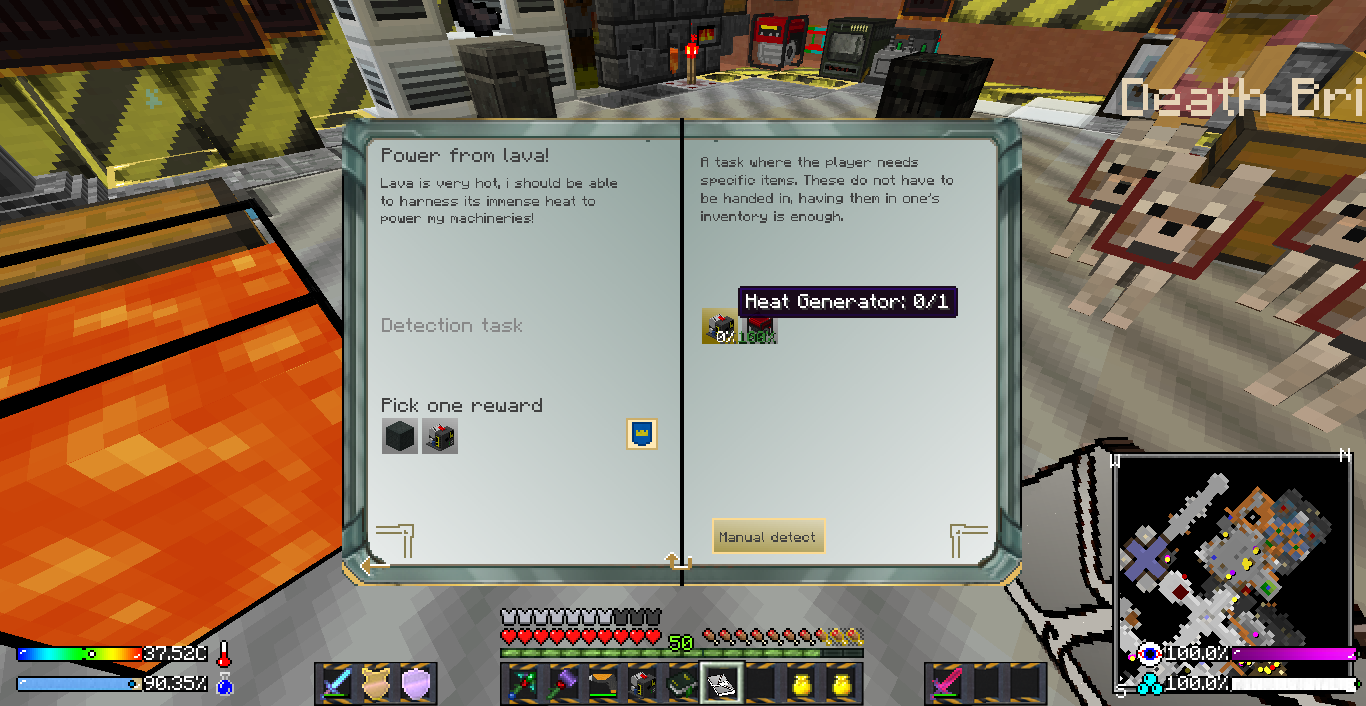Select the Heat Generator required item

(x=719, y=327)
